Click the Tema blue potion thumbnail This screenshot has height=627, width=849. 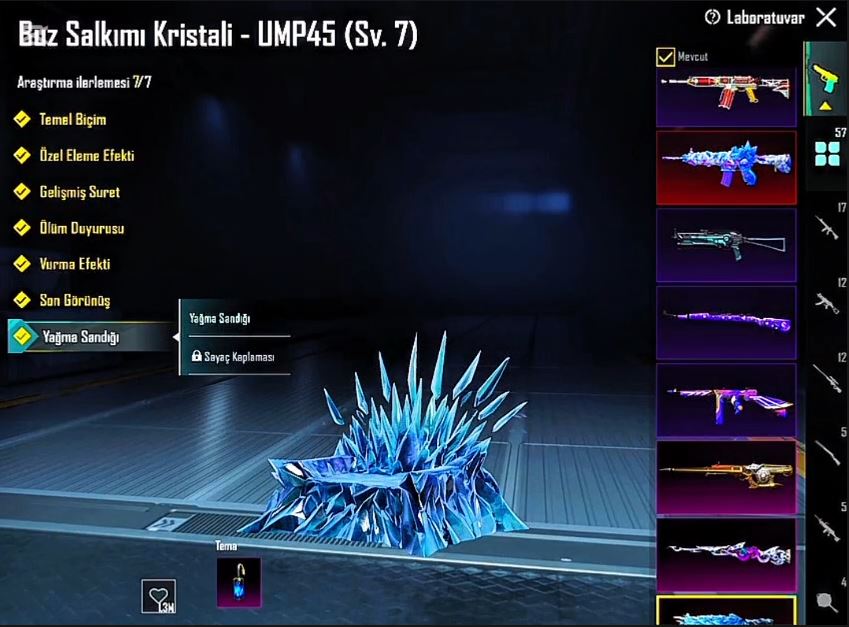click(238, 583)
